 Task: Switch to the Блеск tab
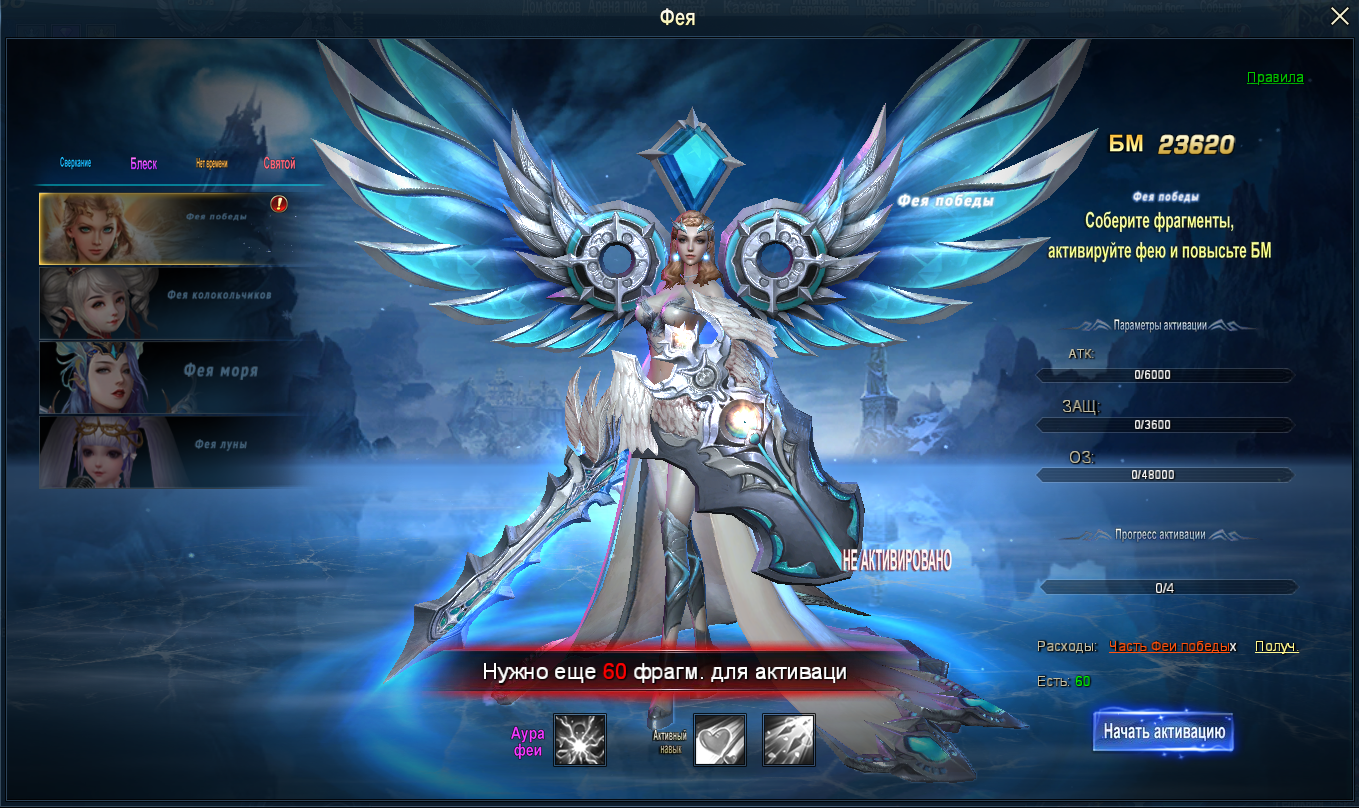(144, 164)
